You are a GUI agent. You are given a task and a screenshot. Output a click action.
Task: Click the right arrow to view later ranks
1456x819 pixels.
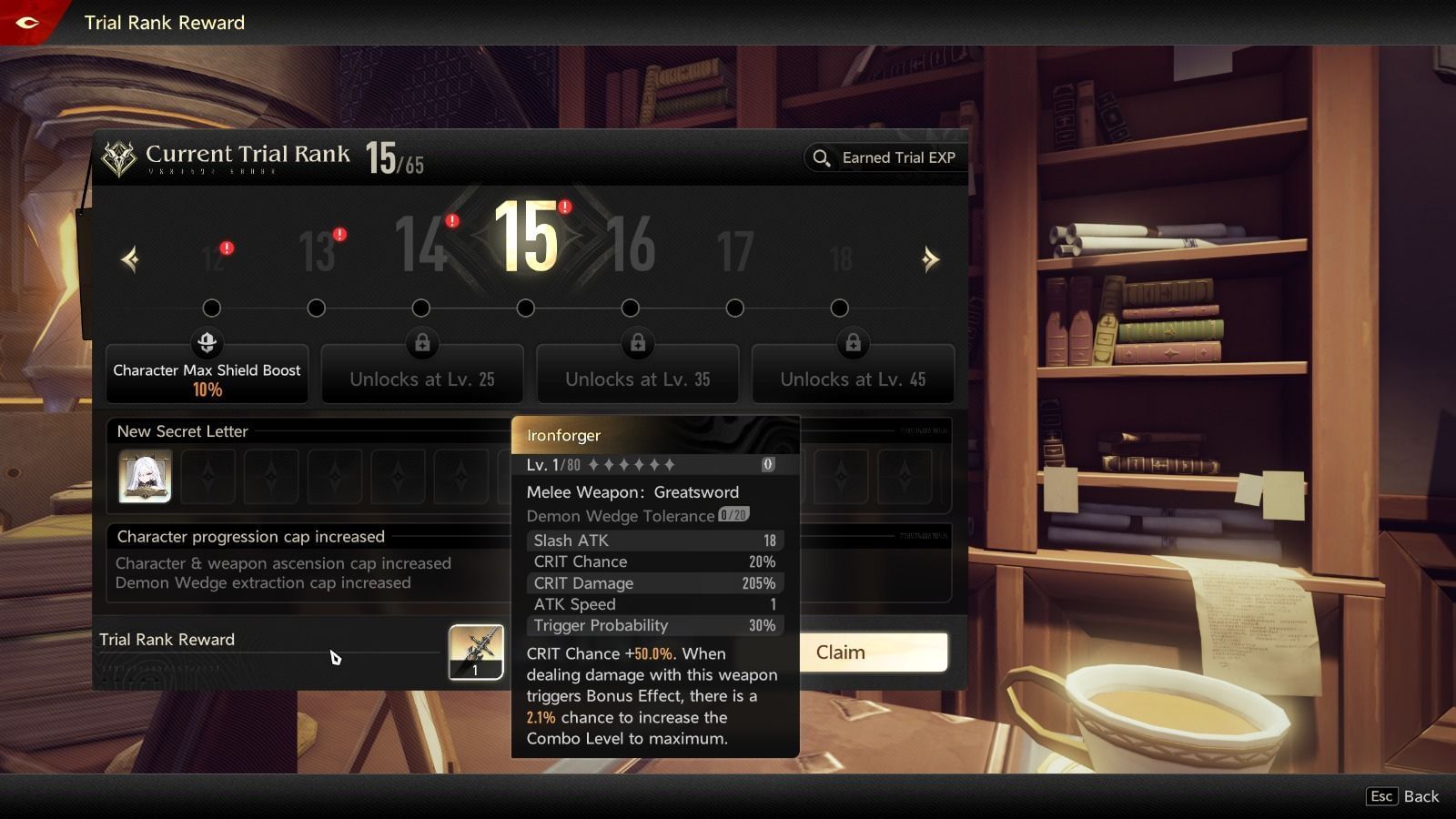(930, 259)
